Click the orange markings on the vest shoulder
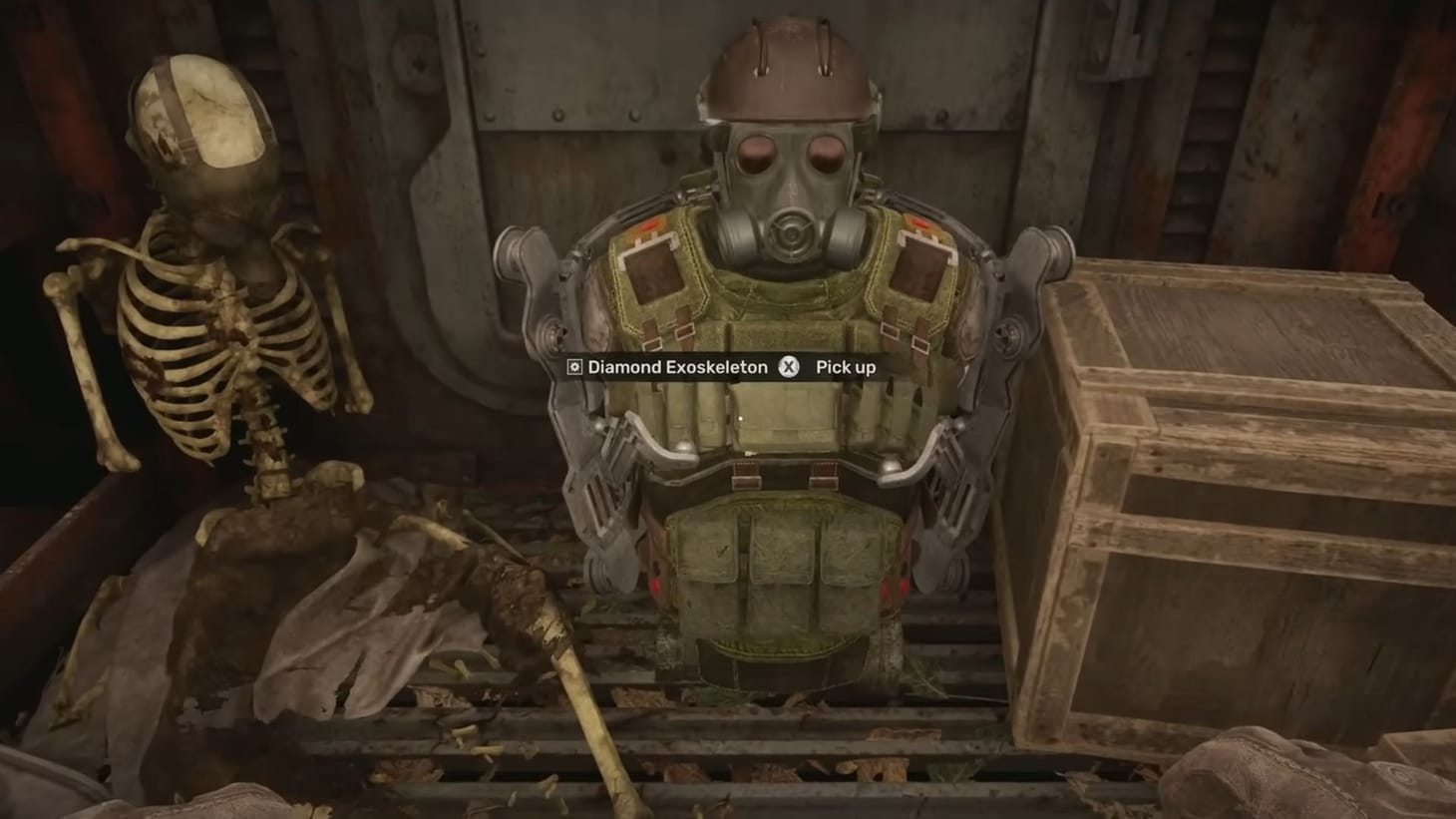This screenshot has height=819, width=1456. pyautogui.click(x=646, y=227)
